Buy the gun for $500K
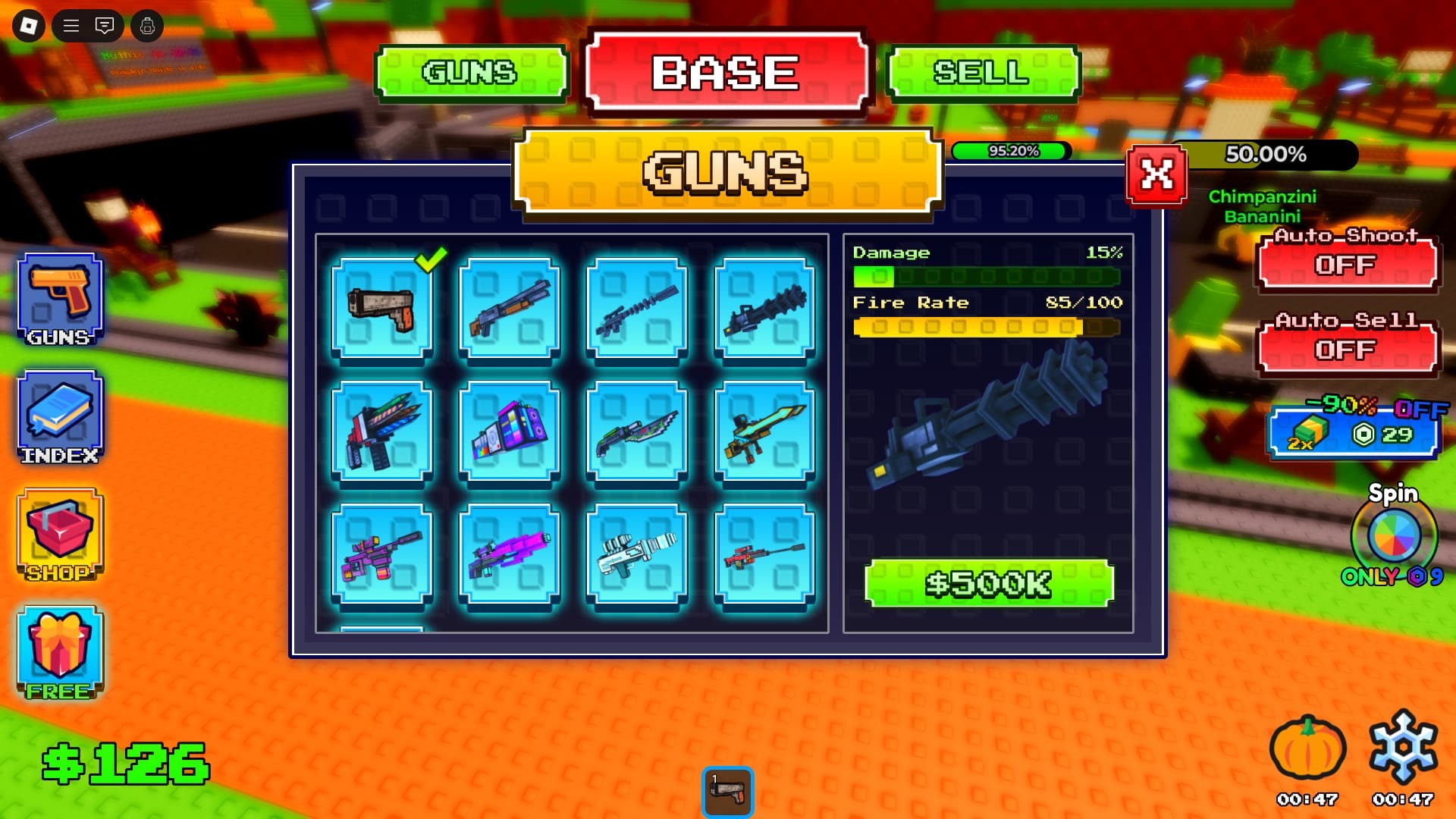The image size is (1456, 819). pos(989,583)
